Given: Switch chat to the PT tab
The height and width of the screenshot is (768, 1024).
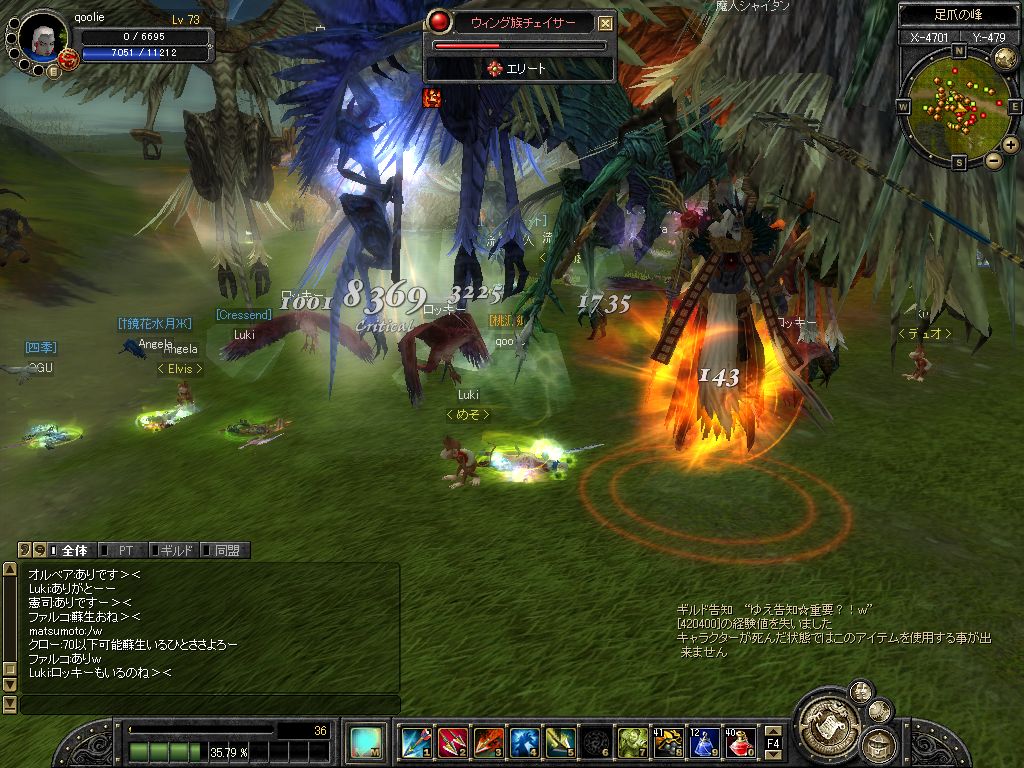Looking at the screenshot, I should (125, 550).
